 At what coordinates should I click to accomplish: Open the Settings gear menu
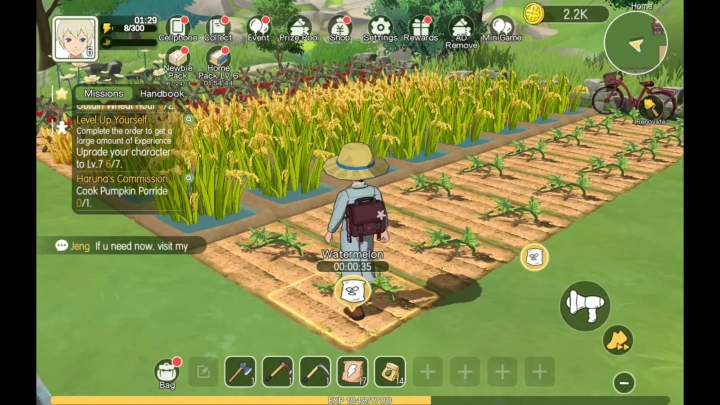[380, 29]
